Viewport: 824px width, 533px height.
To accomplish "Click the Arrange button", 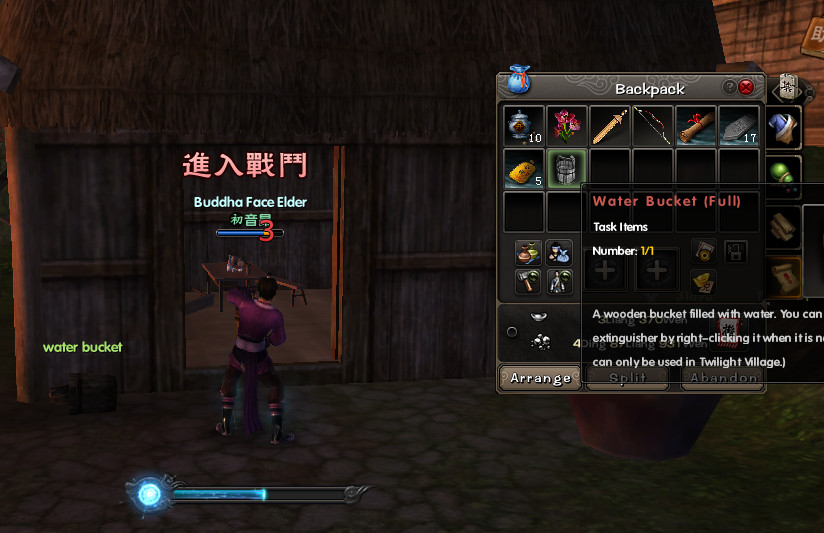I will click(540, 378).
